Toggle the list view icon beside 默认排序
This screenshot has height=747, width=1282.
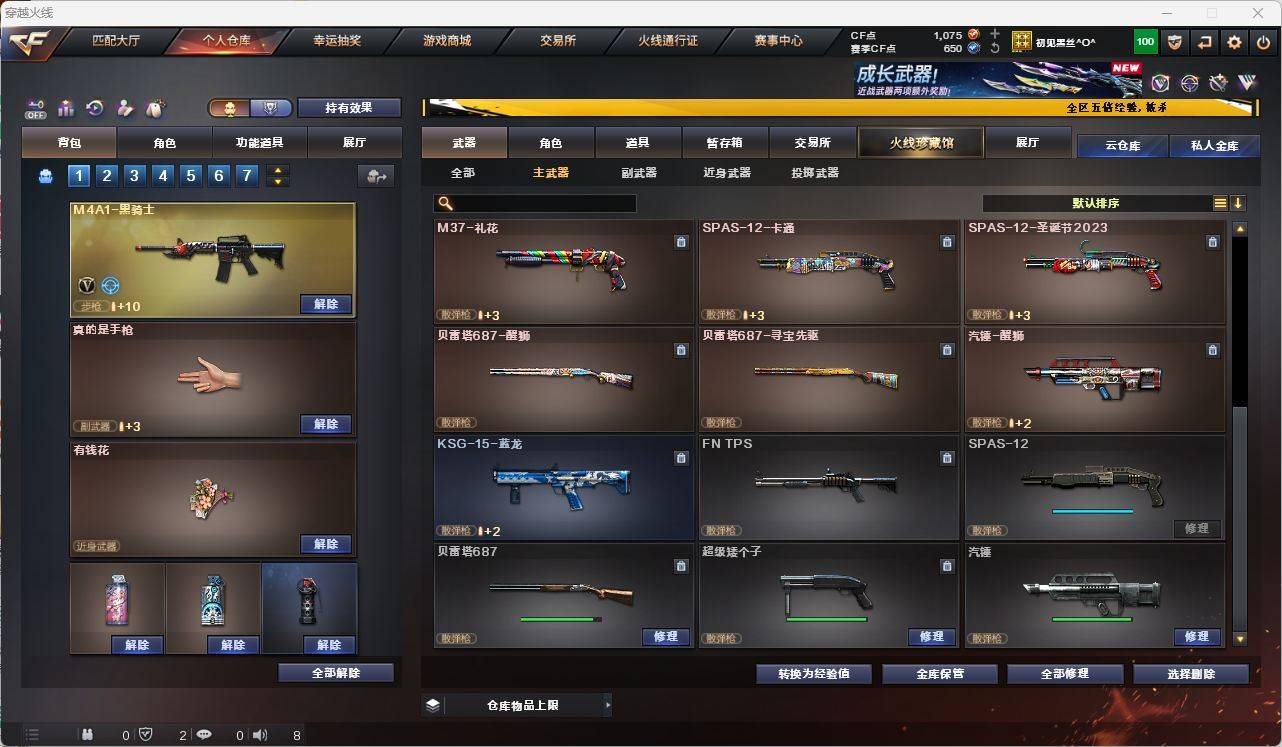point(1220,203)
